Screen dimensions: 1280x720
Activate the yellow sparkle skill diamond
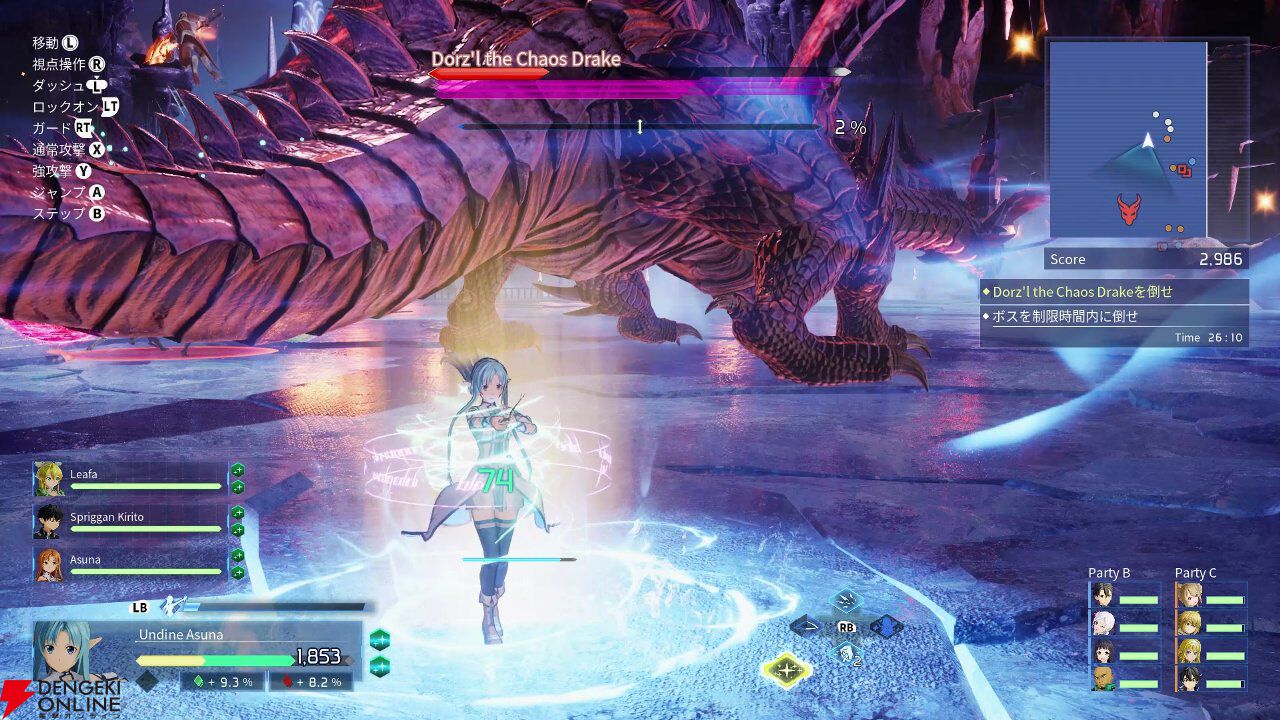coord(787,670)
